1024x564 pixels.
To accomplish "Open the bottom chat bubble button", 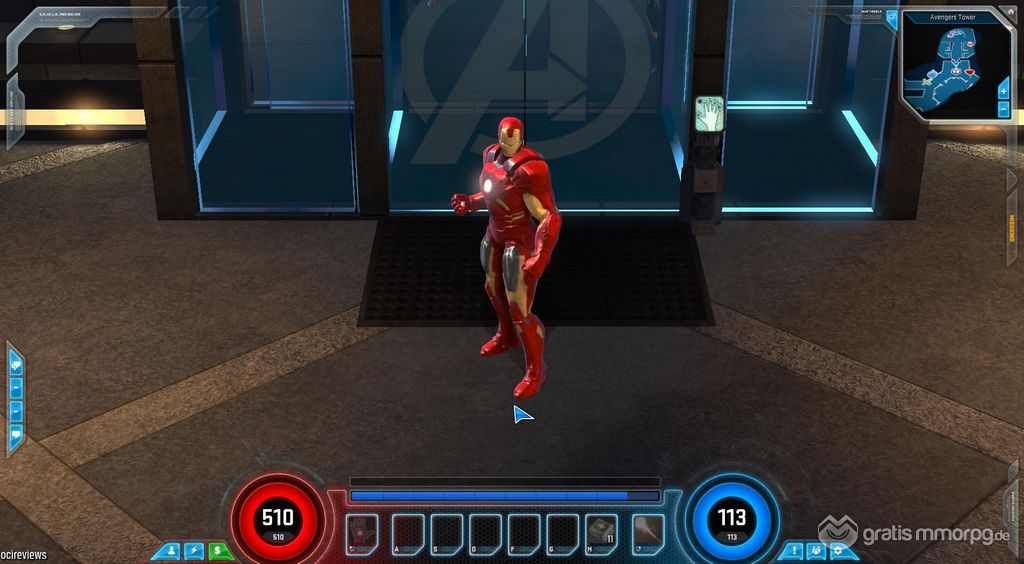I will pos(16,434).
